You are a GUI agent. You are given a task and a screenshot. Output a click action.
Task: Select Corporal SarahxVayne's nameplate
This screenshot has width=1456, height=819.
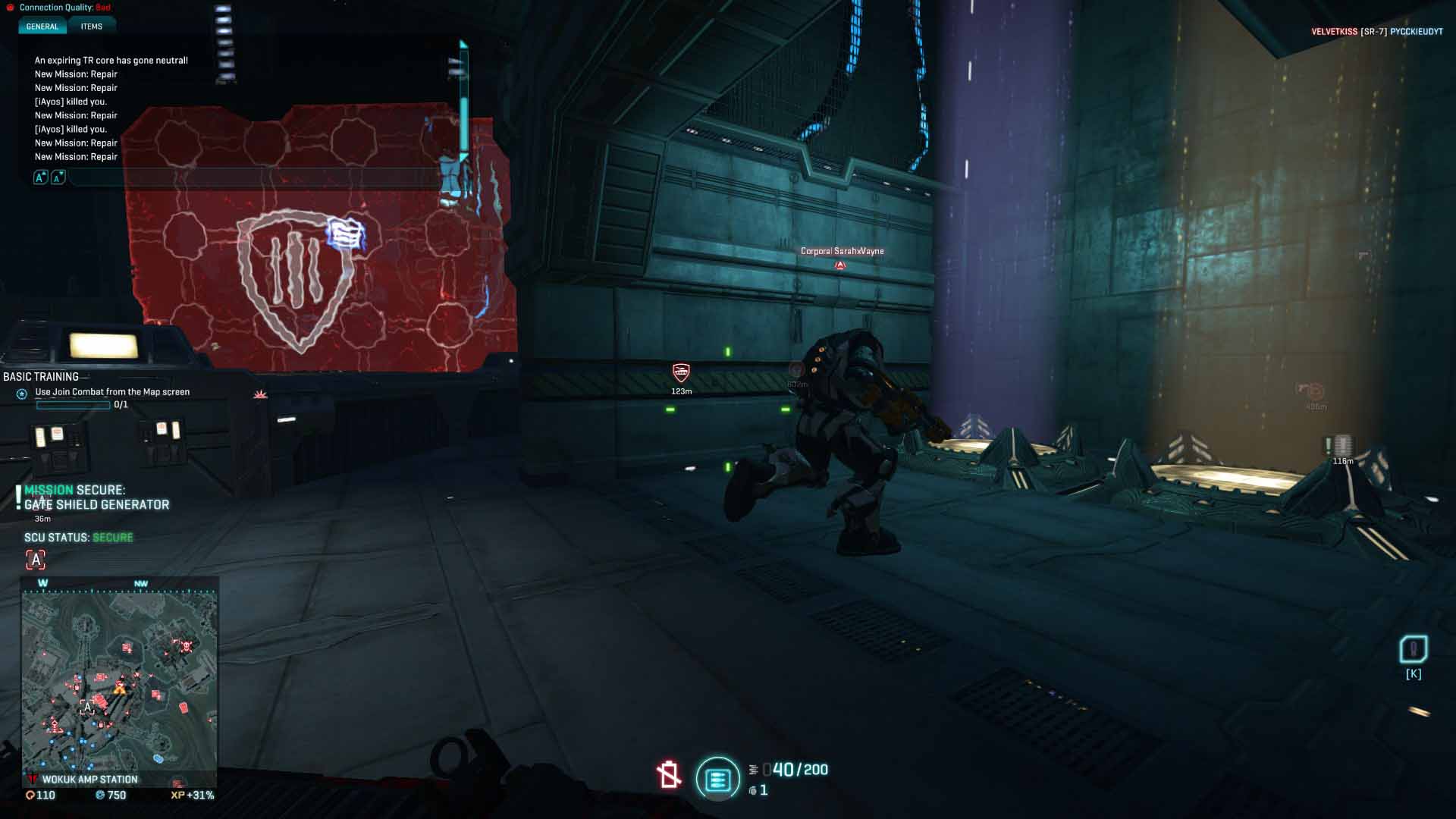click(842, 251)
